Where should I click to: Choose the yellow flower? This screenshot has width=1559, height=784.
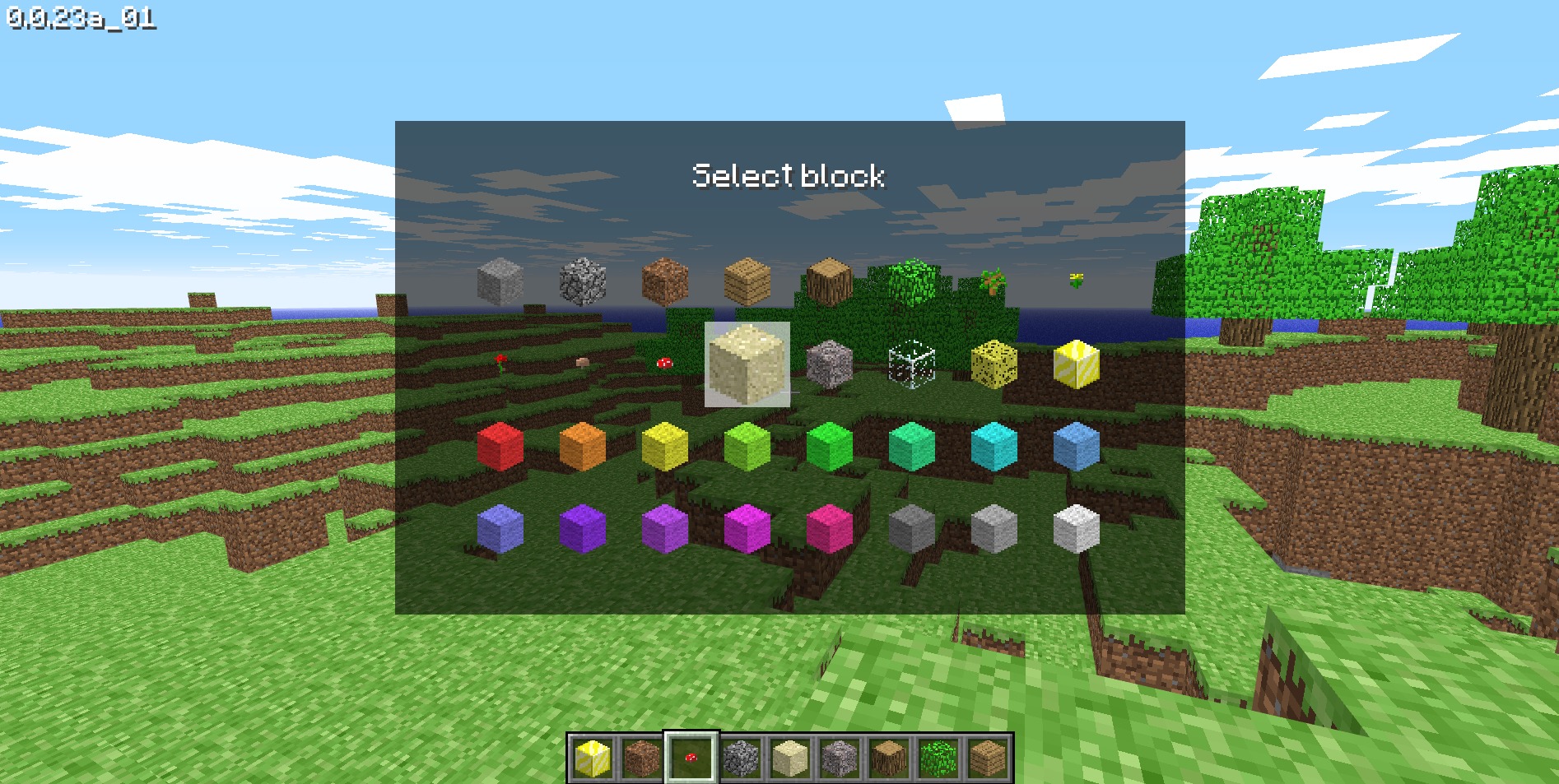pyautogui.click(x=1074, y=280)
